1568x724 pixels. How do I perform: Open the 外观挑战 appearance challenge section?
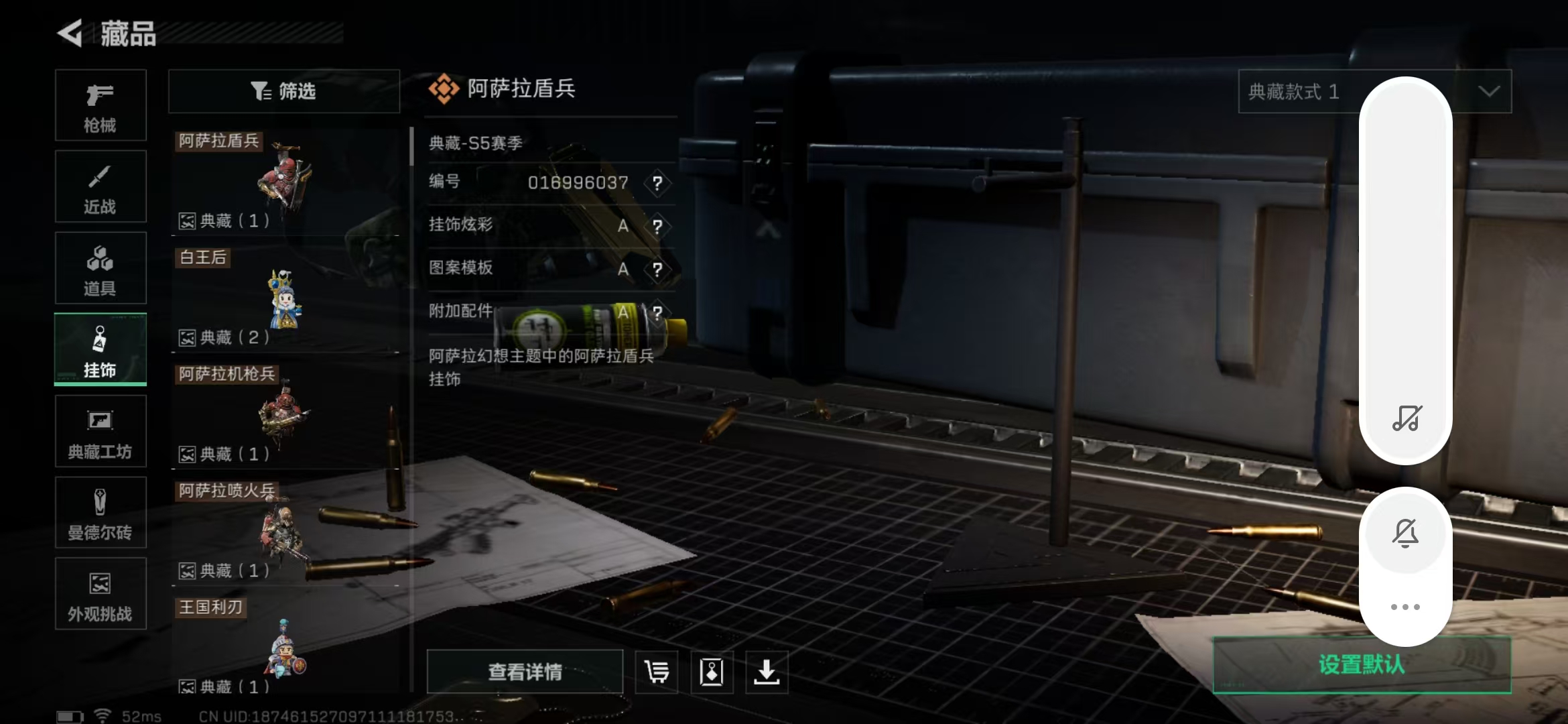pos(101,594)
